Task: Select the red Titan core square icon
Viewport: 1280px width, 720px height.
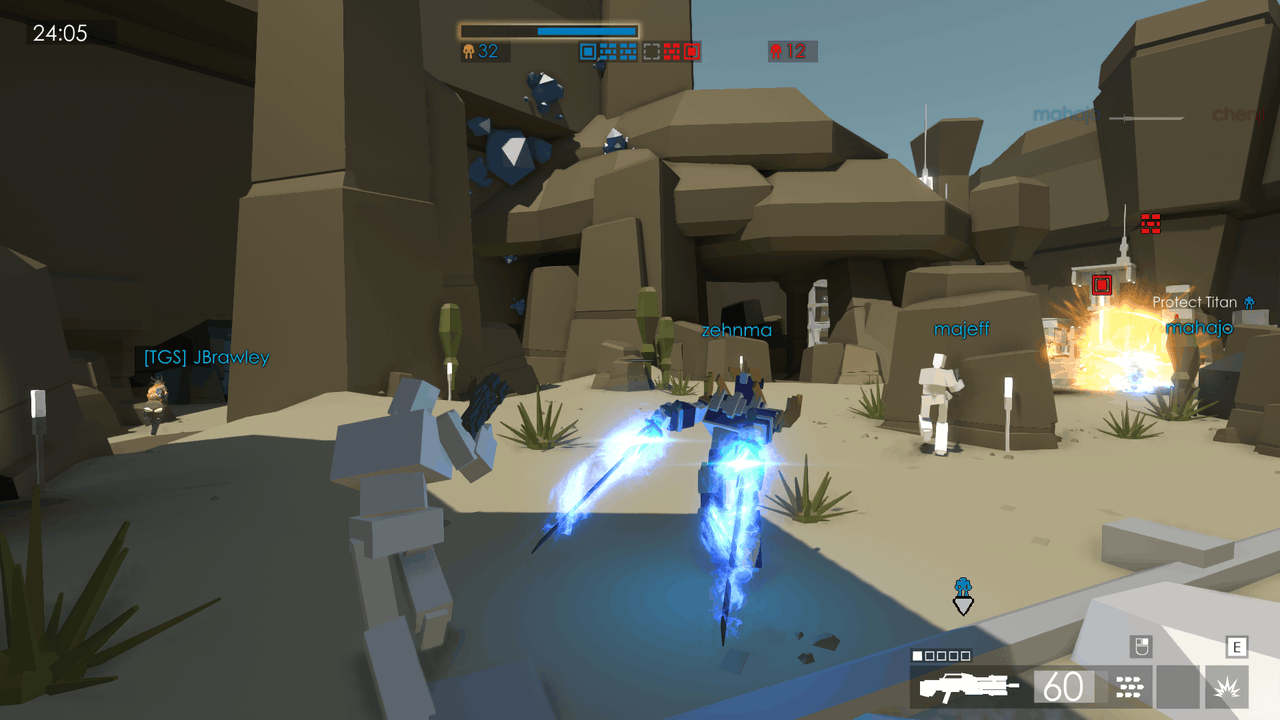Action: pos(691,50)
